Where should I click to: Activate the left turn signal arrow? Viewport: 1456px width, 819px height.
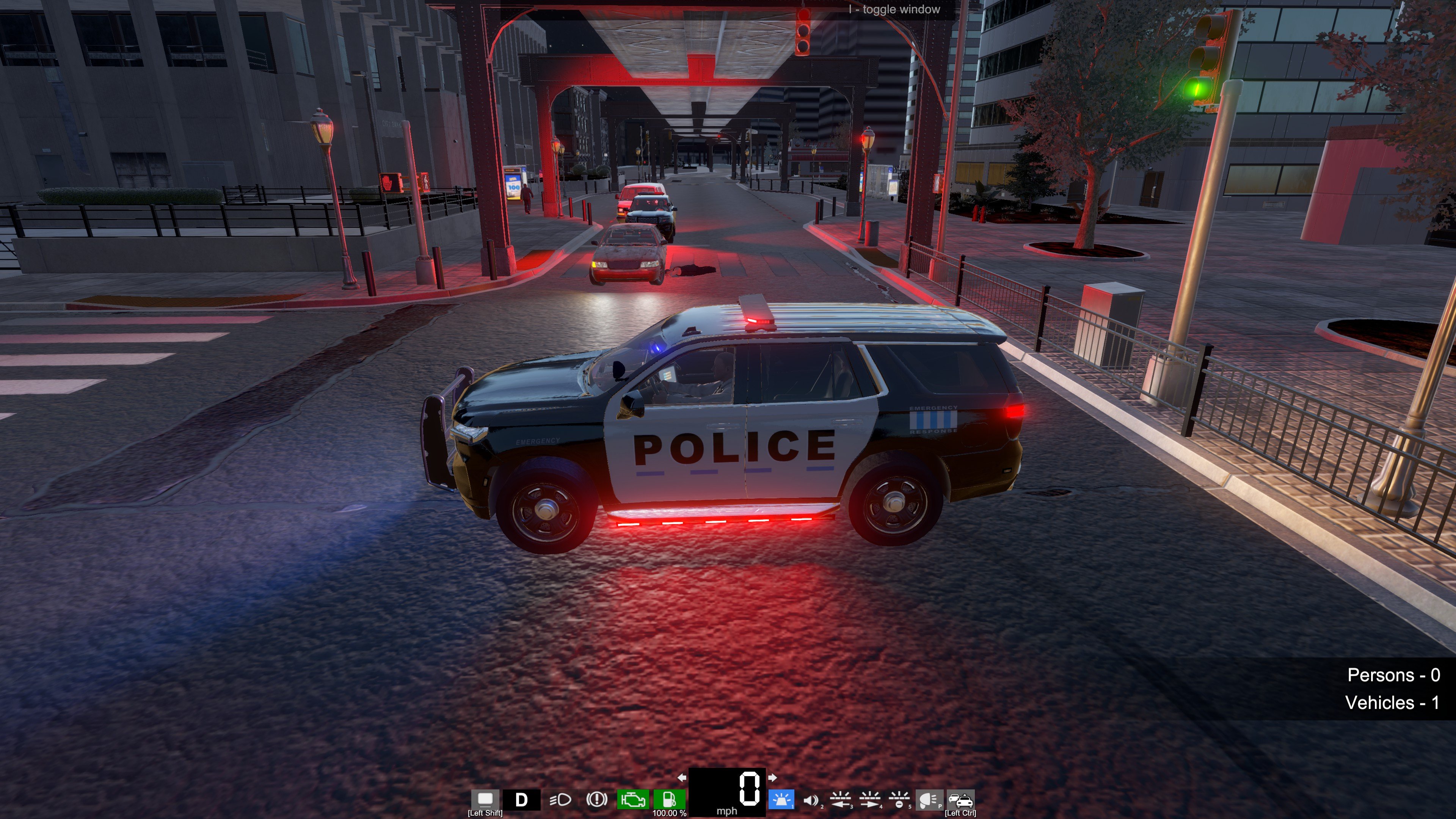coord(682,778)
